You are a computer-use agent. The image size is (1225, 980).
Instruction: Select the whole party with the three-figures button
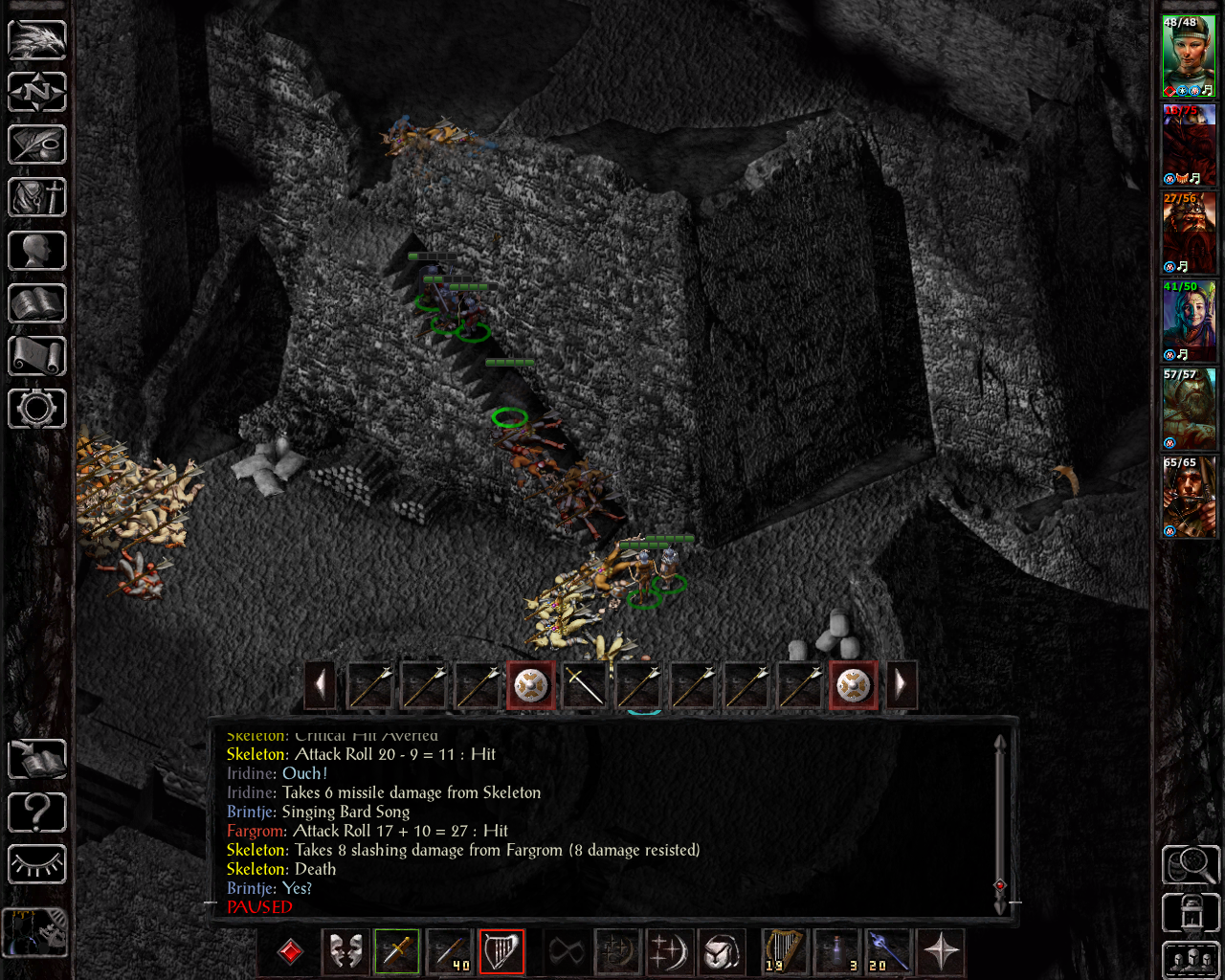pyautogui.click(x=1191, y=960)
